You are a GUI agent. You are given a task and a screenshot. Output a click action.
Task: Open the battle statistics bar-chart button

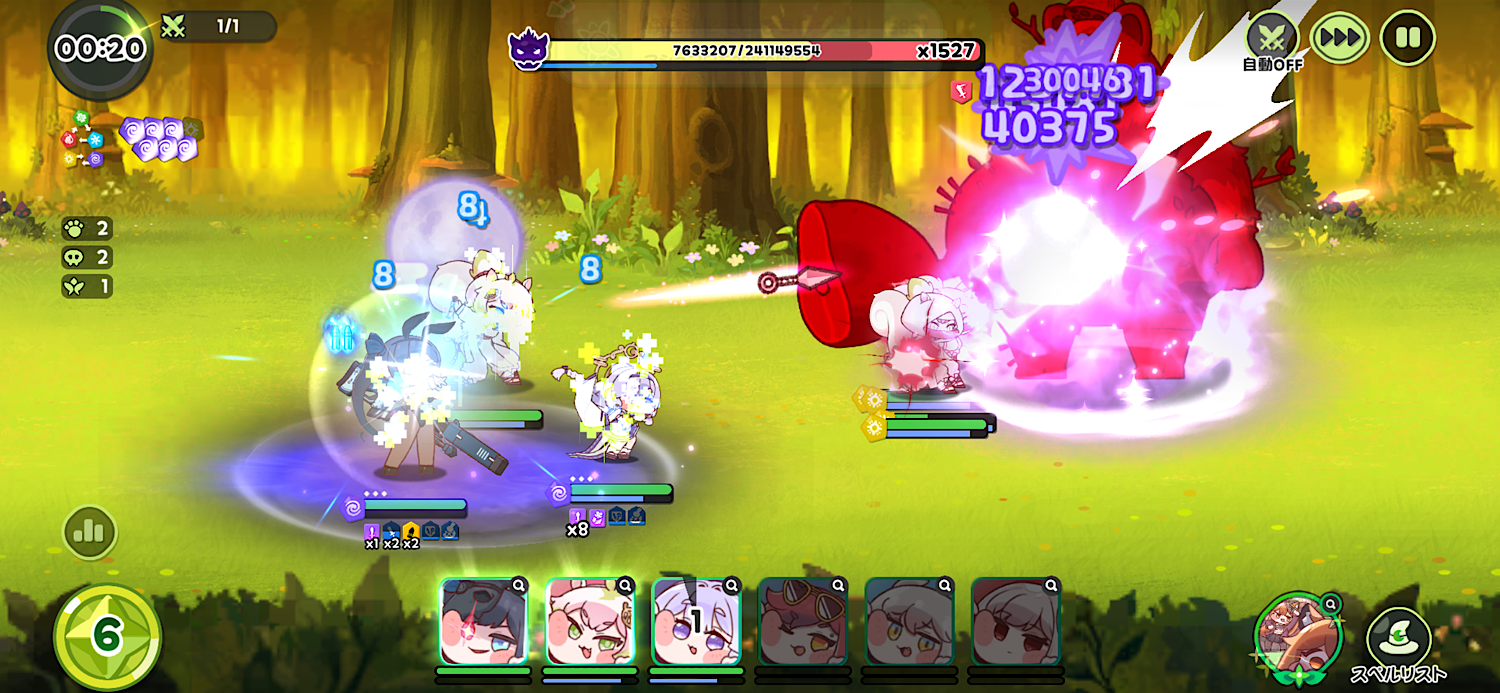tap(90, 532)
